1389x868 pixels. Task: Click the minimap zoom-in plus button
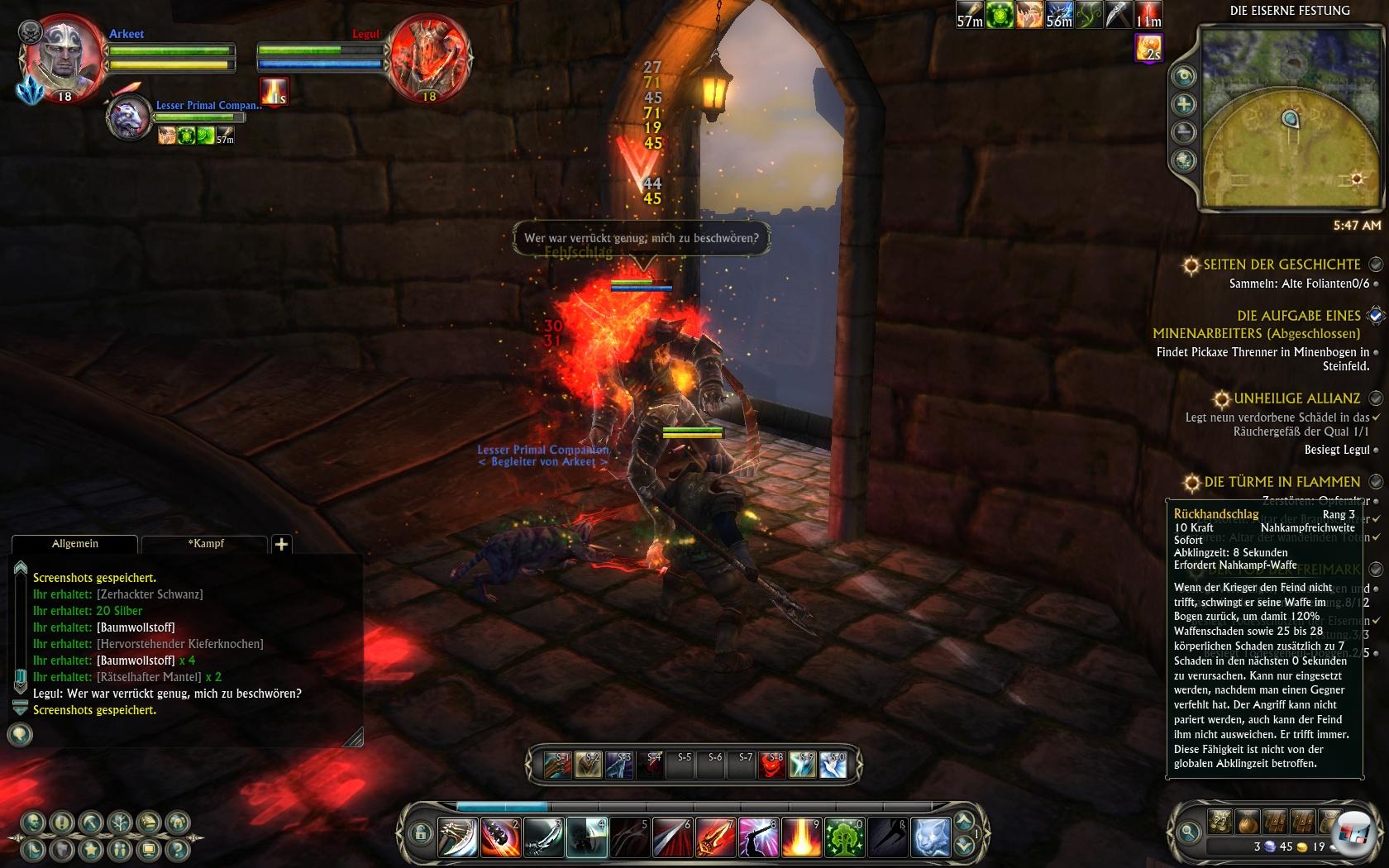point(1185,104)
